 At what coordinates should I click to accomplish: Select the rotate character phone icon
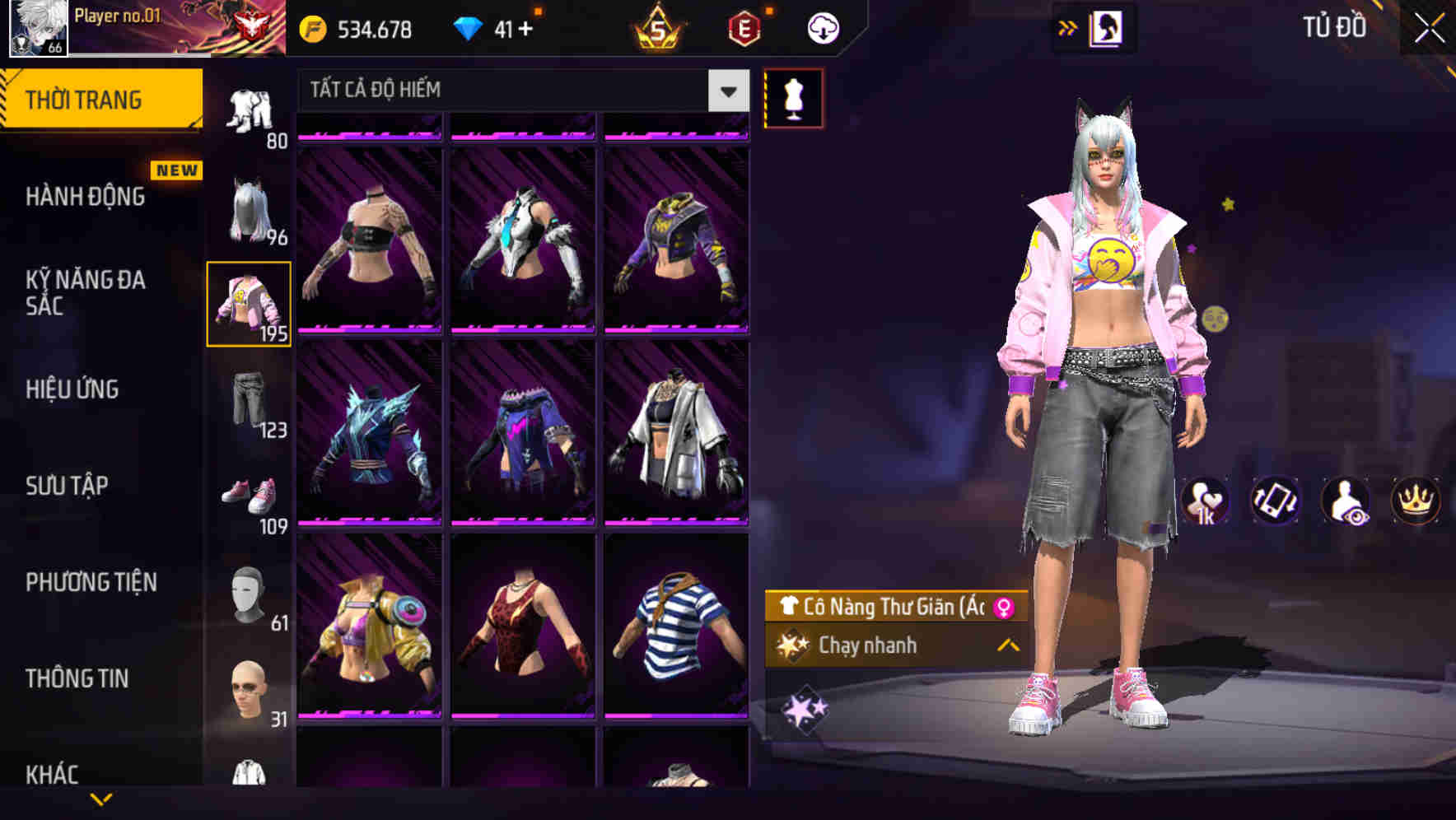tap(1277, 501)
